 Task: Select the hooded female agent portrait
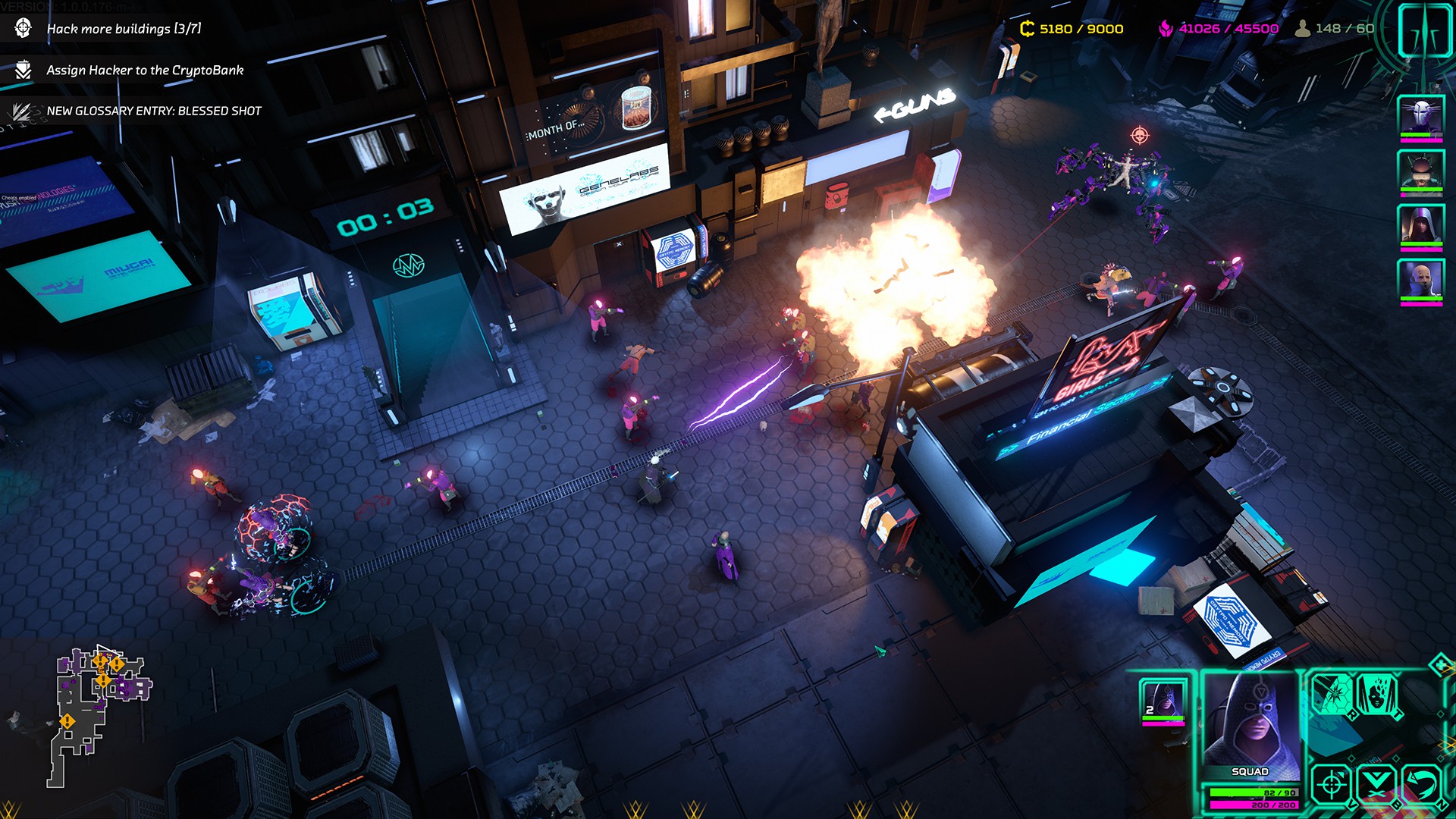pos(1420,226)
